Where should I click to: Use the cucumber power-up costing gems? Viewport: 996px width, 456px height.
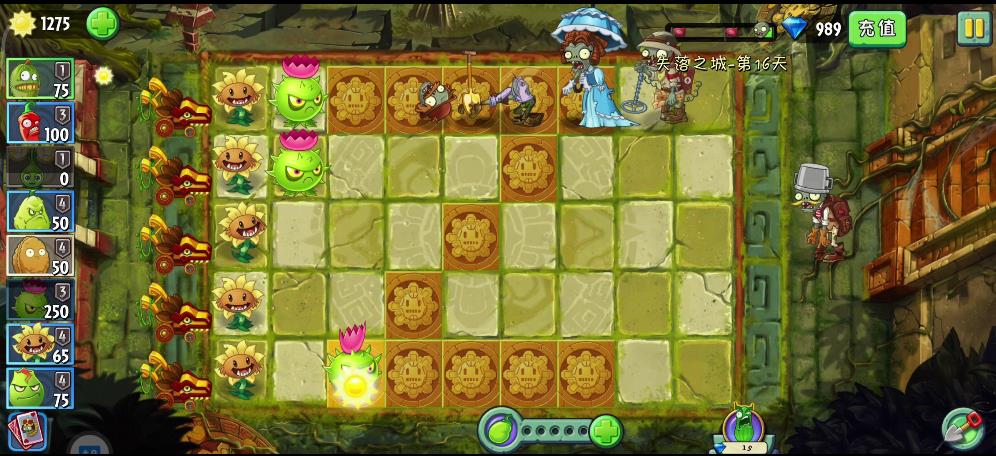click(x=742, y=428)
